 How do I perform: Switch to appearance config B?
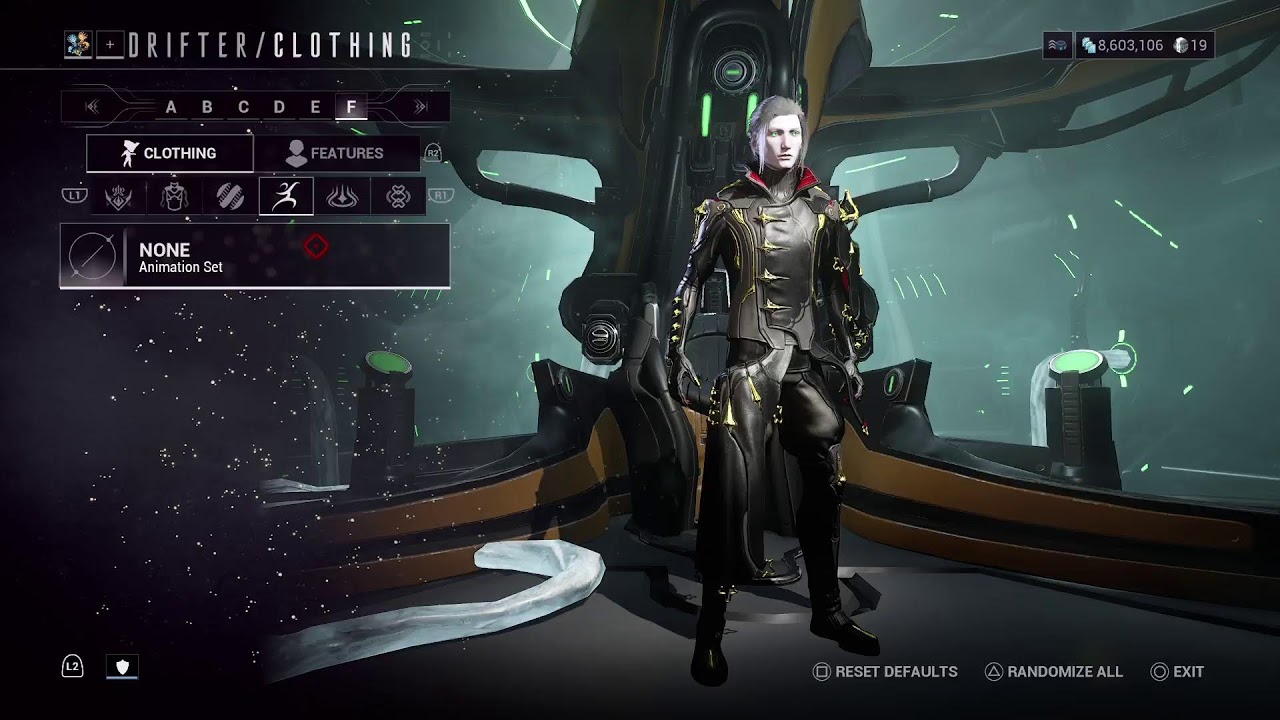tap(207, 107)
